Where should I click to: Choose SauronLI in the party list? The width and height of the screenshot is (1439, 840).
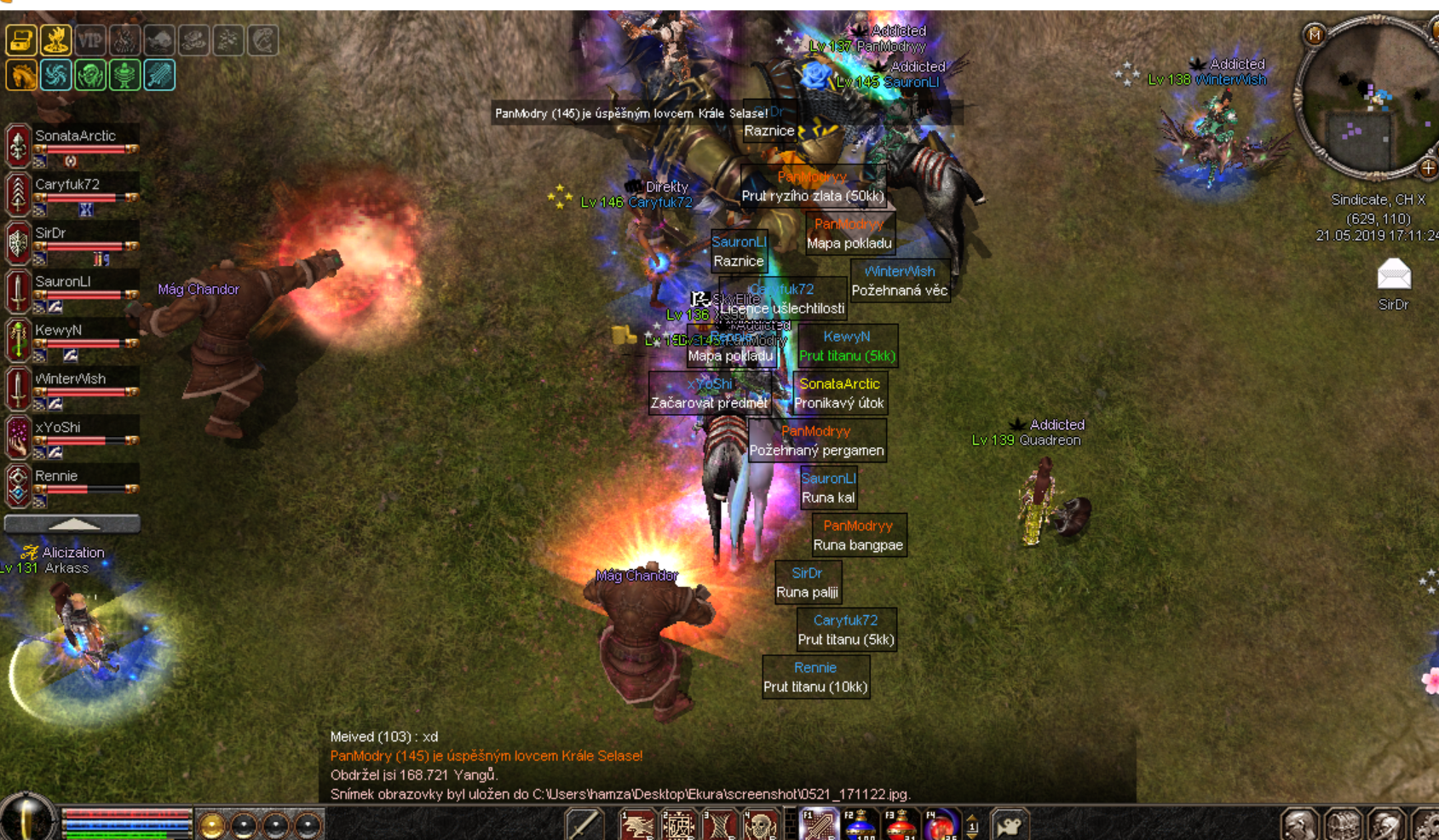click(x=63, y=282)
